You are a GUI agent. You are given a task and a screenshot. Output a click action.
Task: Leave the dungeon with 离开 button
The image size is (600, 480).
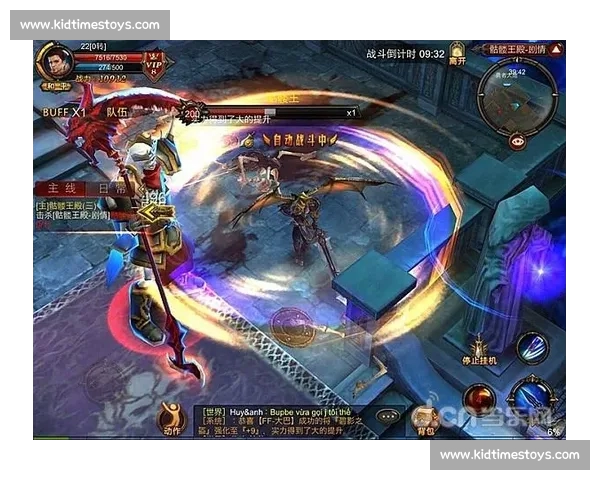(457, 54)
